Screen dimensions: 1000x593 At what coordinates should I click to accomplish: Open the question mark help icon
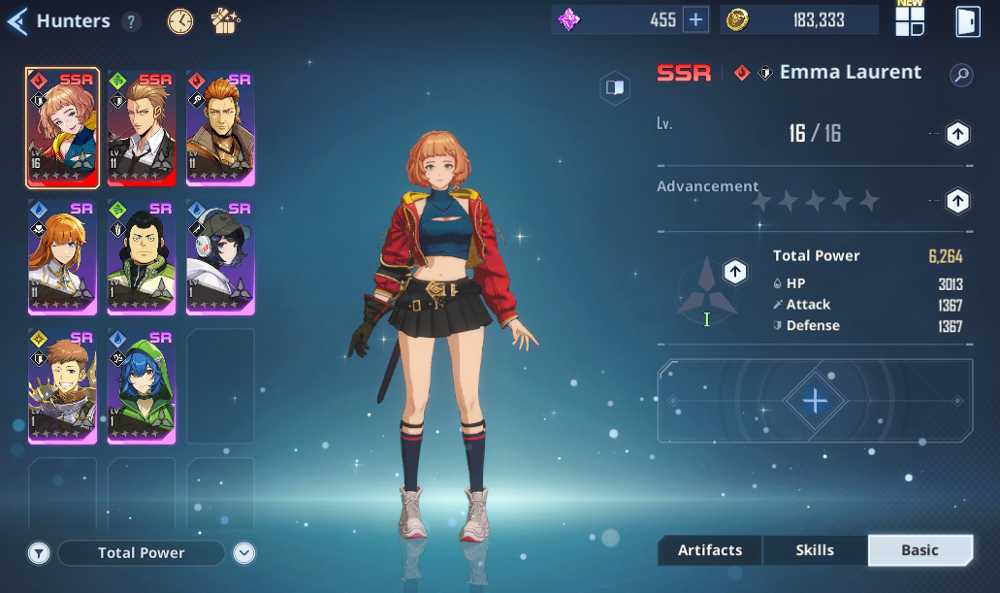coord(131,21)
